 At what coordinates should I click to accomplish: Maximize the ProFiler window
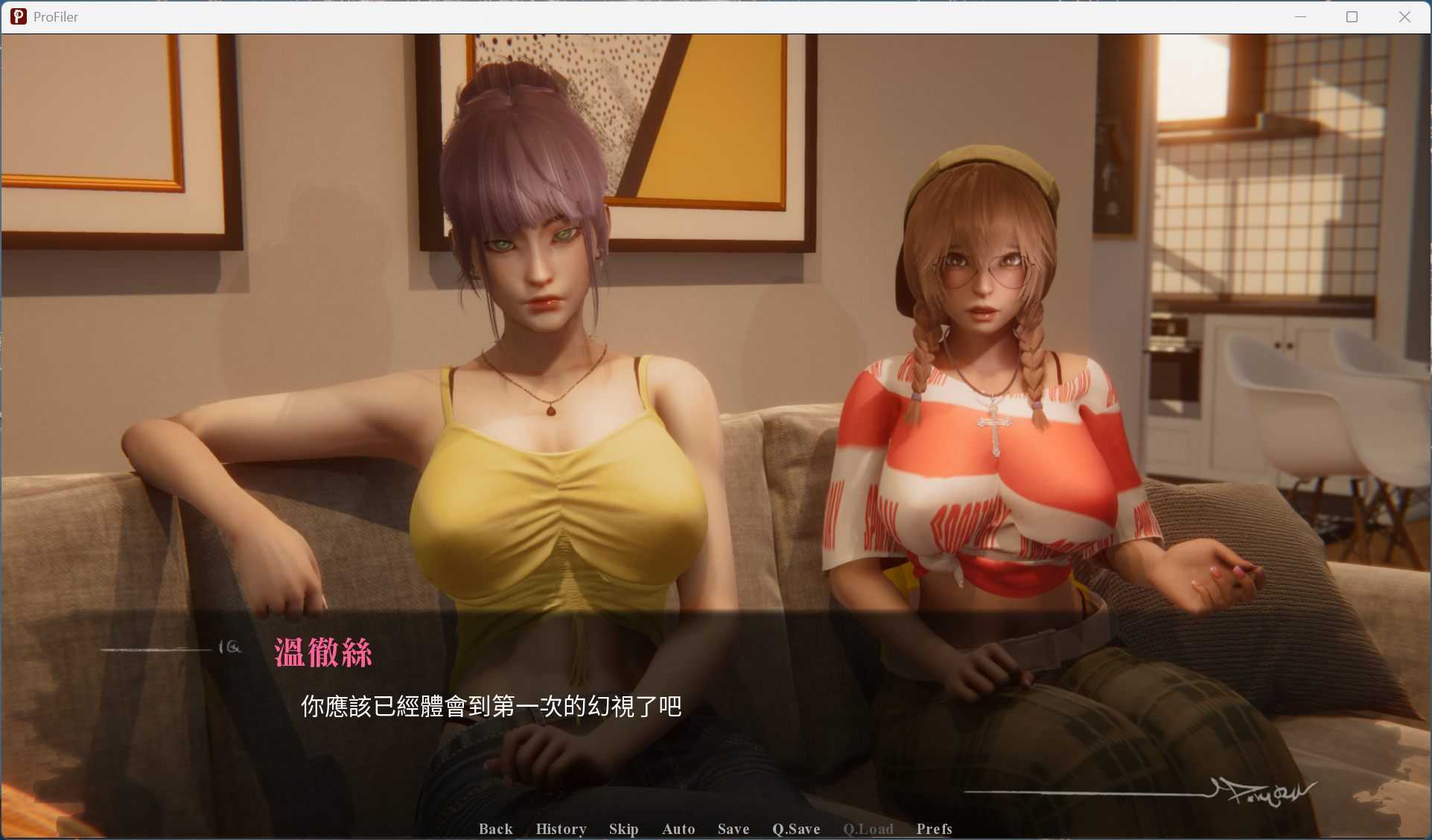[x=1352, y=16]
